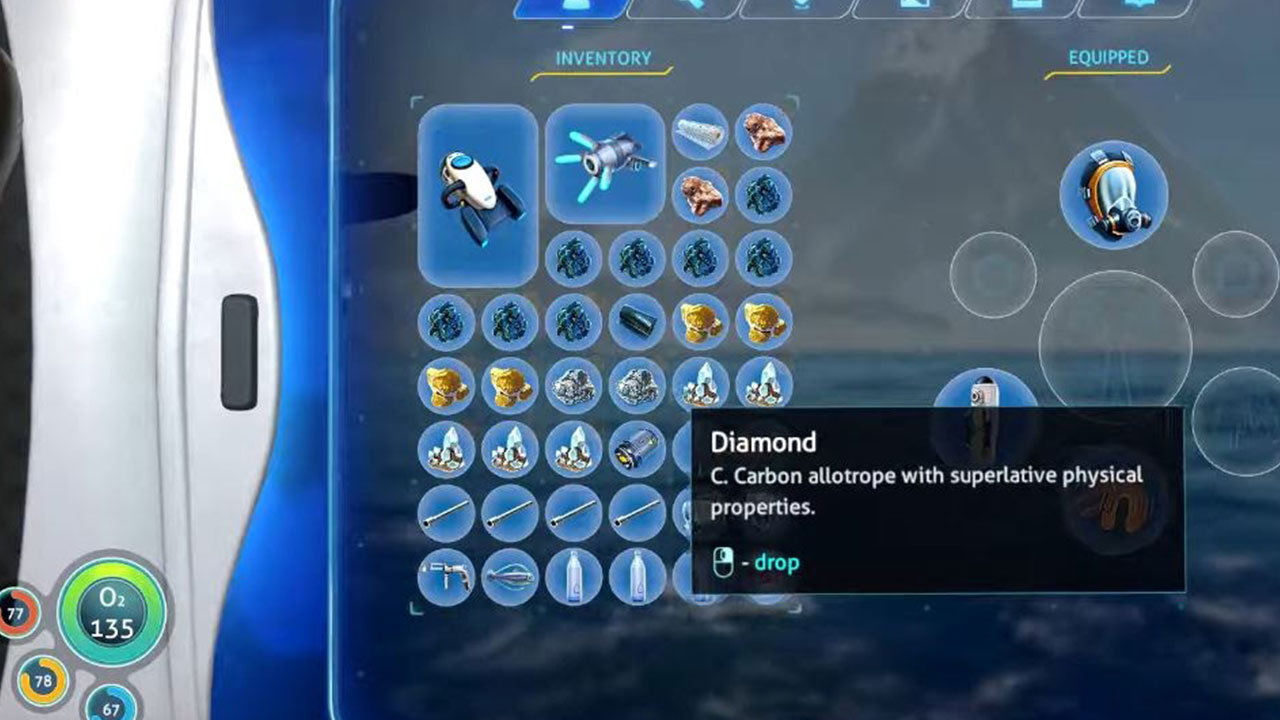Click an empty equipment slot on the right
Viewport: 1280px width, 720px height.
pos(993,272)
